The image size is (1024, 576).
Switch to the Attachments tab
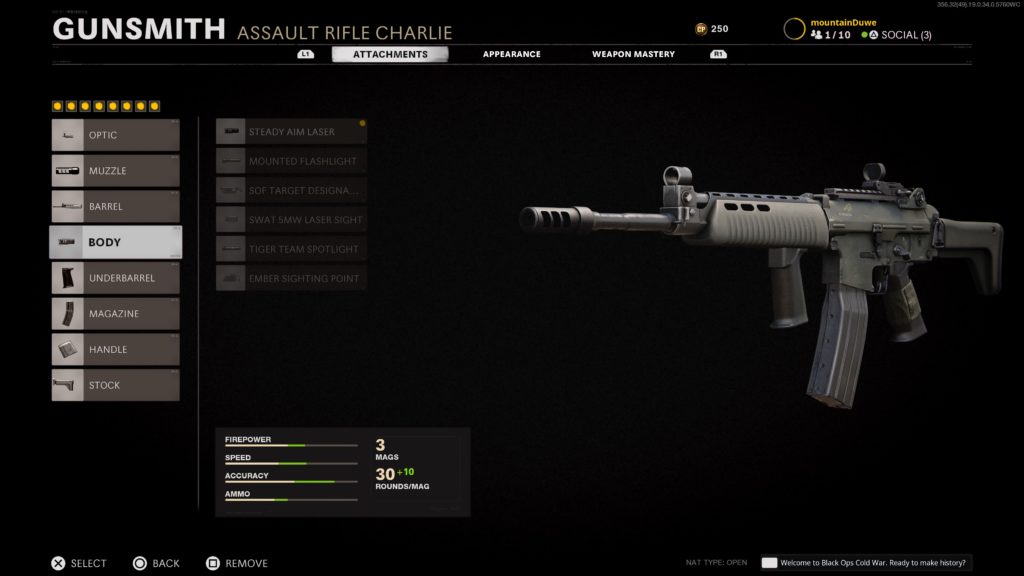pos(390,54)
